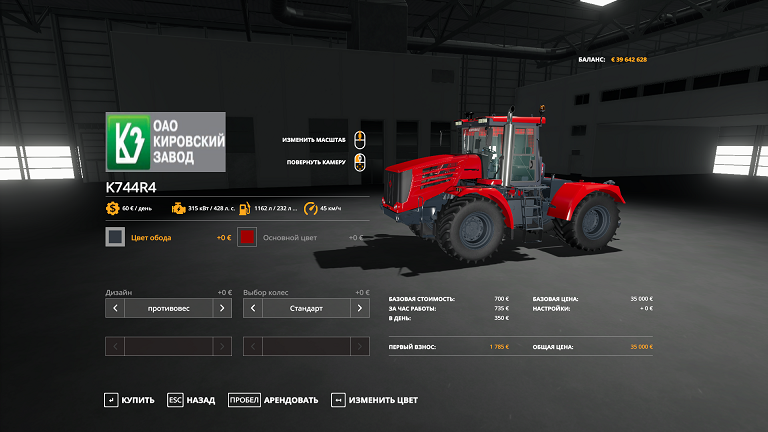Image resolution: width=768 pixels, height=432 pixels.
Task: Advance the Дизайн option with right arrow
Action: (222, 308)
